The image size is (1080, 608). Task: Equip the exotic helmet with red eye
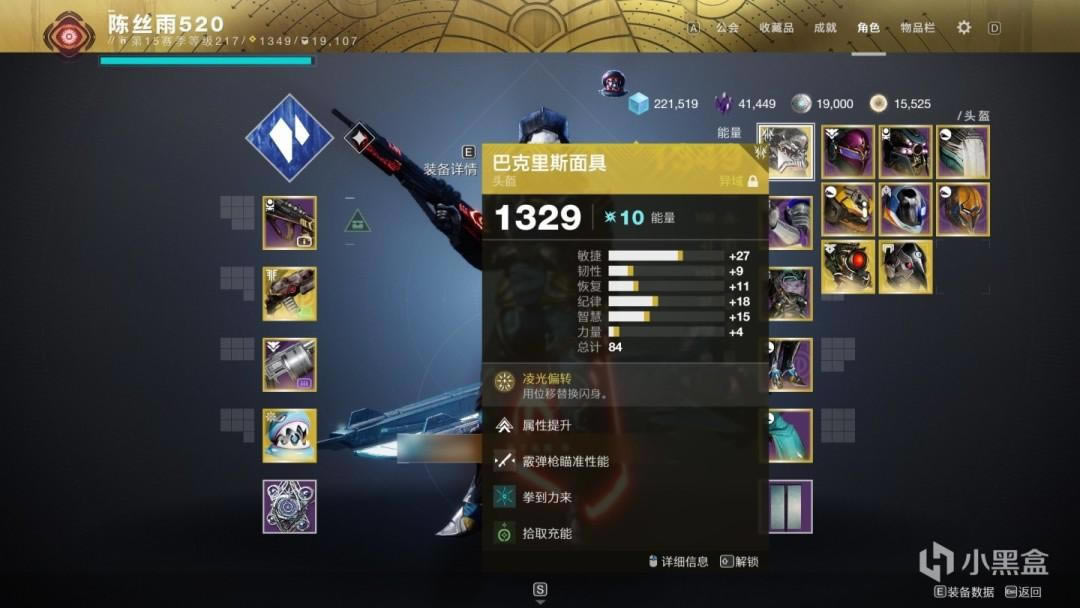click(848, 267)
